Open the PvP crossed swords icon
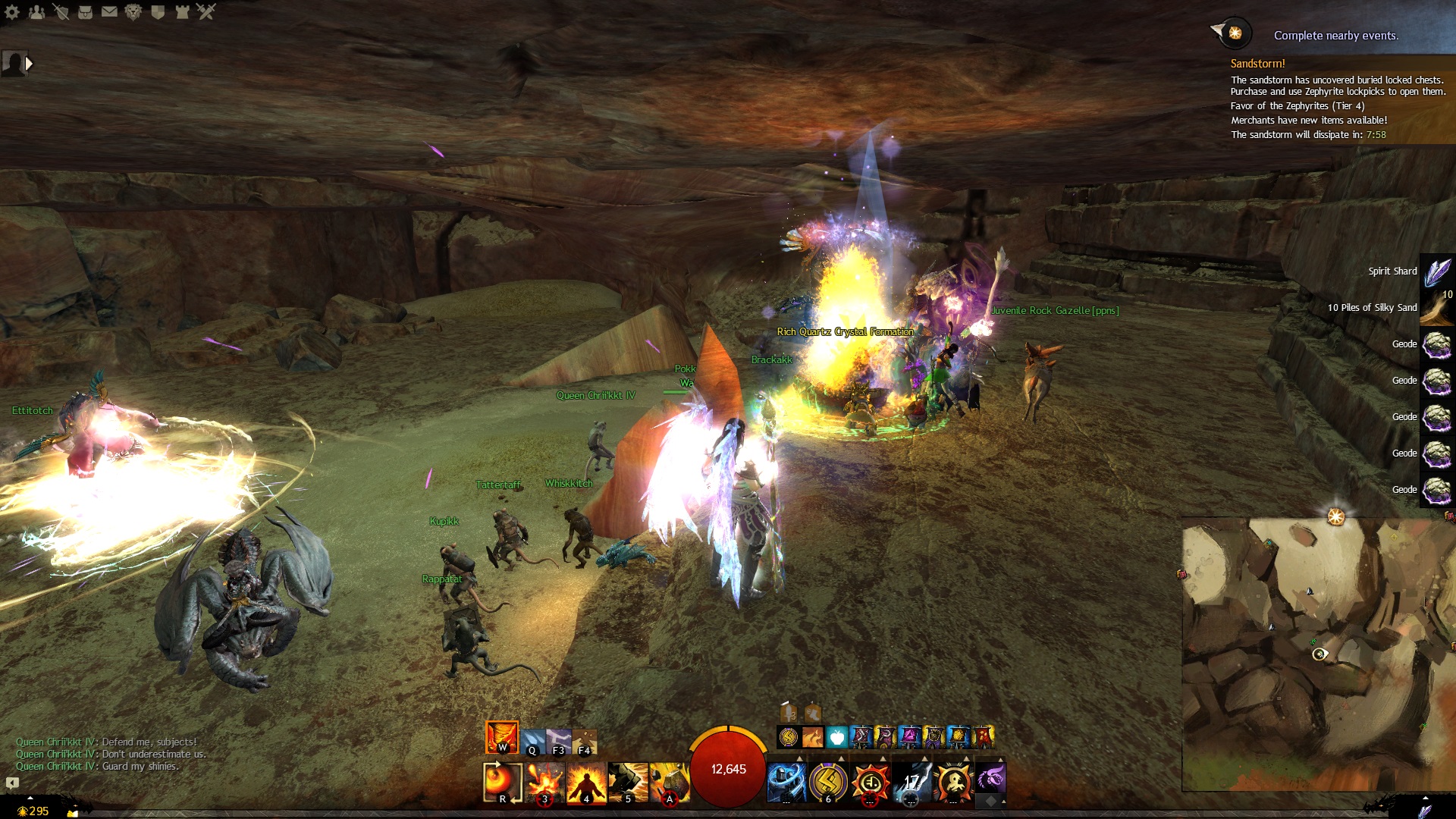Screen dimensions: 1456x819 coord(206,11)
